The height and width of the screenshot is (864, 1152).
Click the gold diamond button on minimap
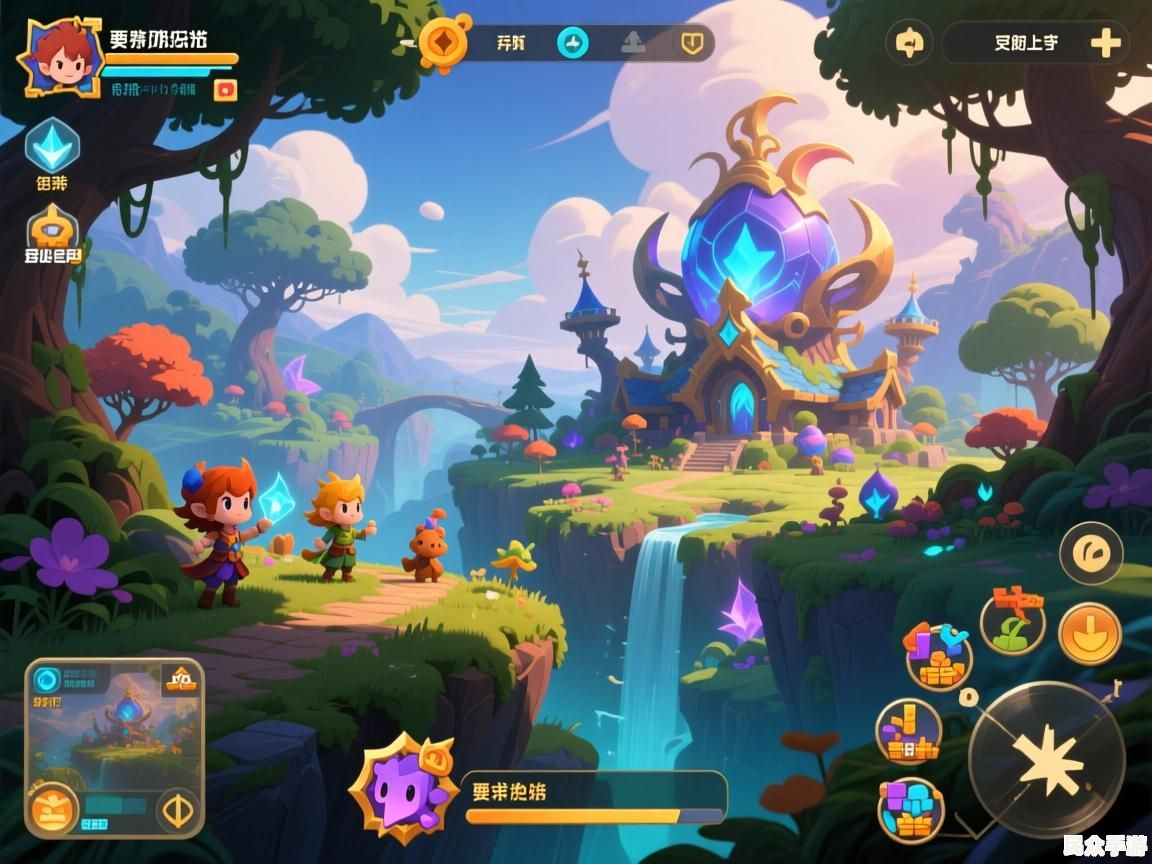[x=179, y=809]
